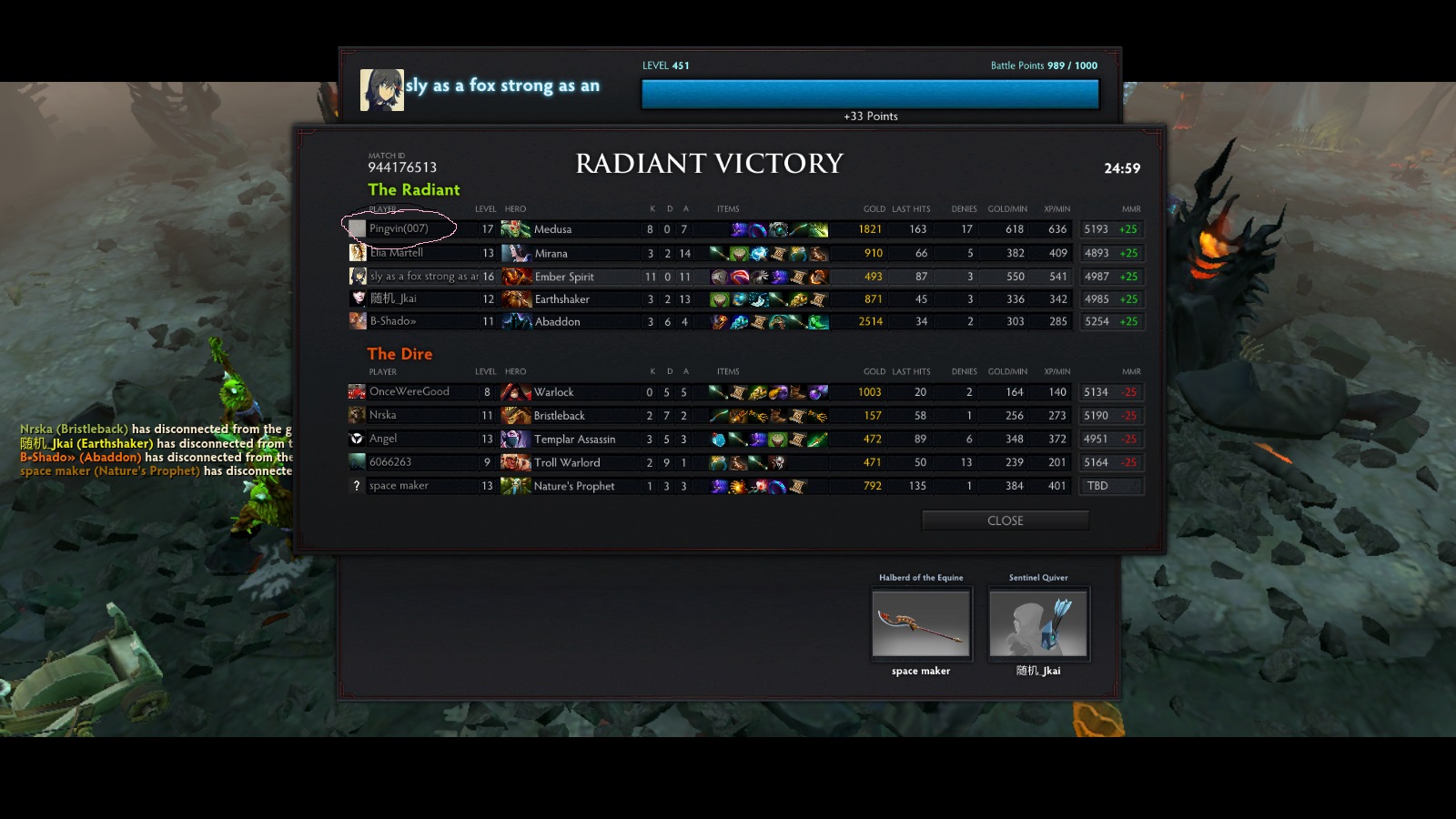
Task: Open the Halberd of the Equine item drop
Action: (x=921, y=622)
